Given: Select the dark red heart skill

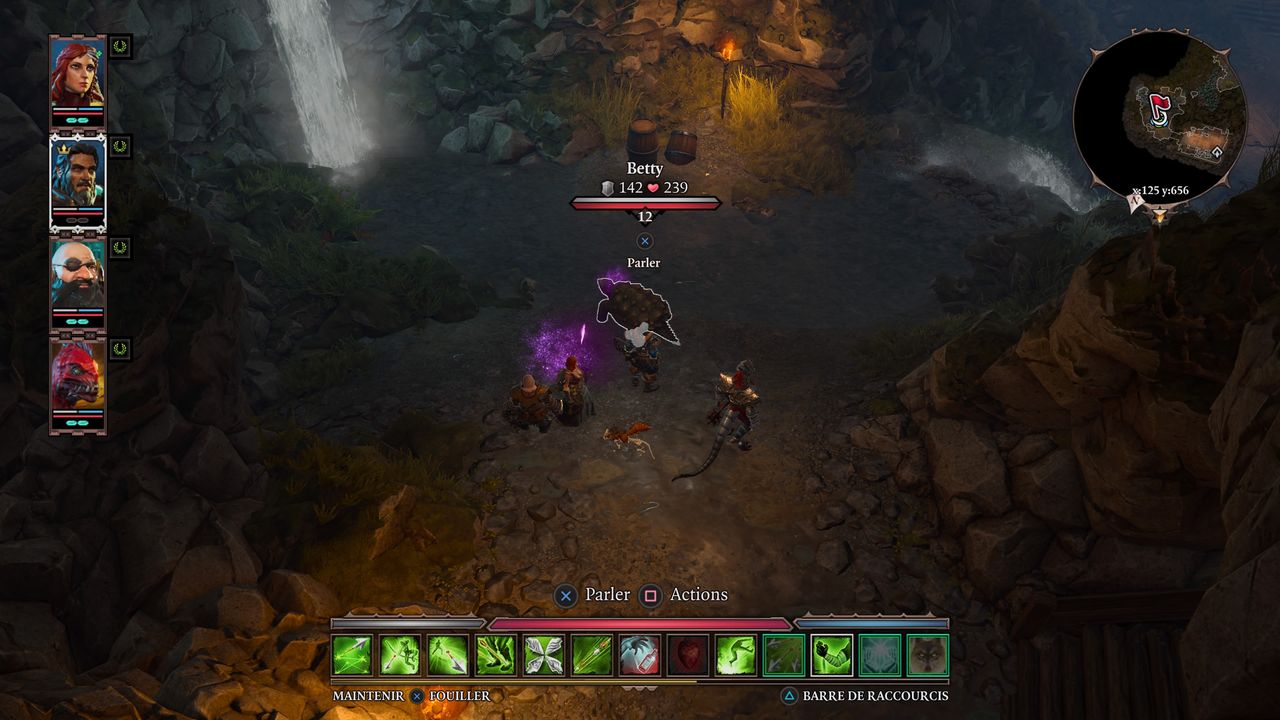Looking at the screenshot, I should click(688, 655).
